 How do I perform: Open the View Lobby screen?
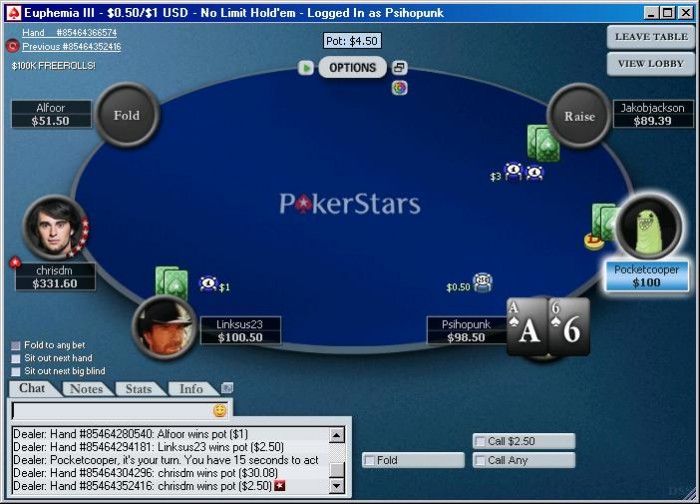click(651, 63)
